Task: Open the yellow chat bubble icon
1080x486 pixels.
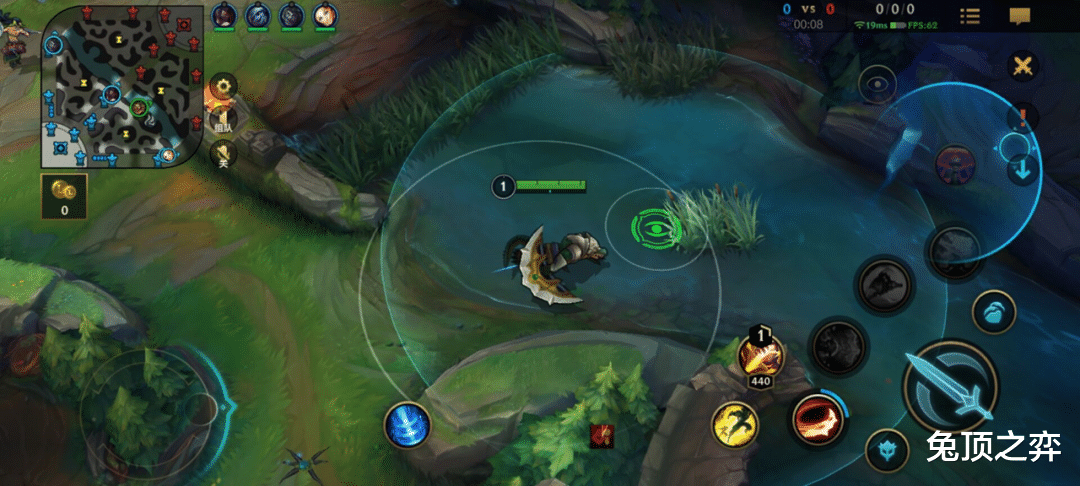Action: [1019, 16]
